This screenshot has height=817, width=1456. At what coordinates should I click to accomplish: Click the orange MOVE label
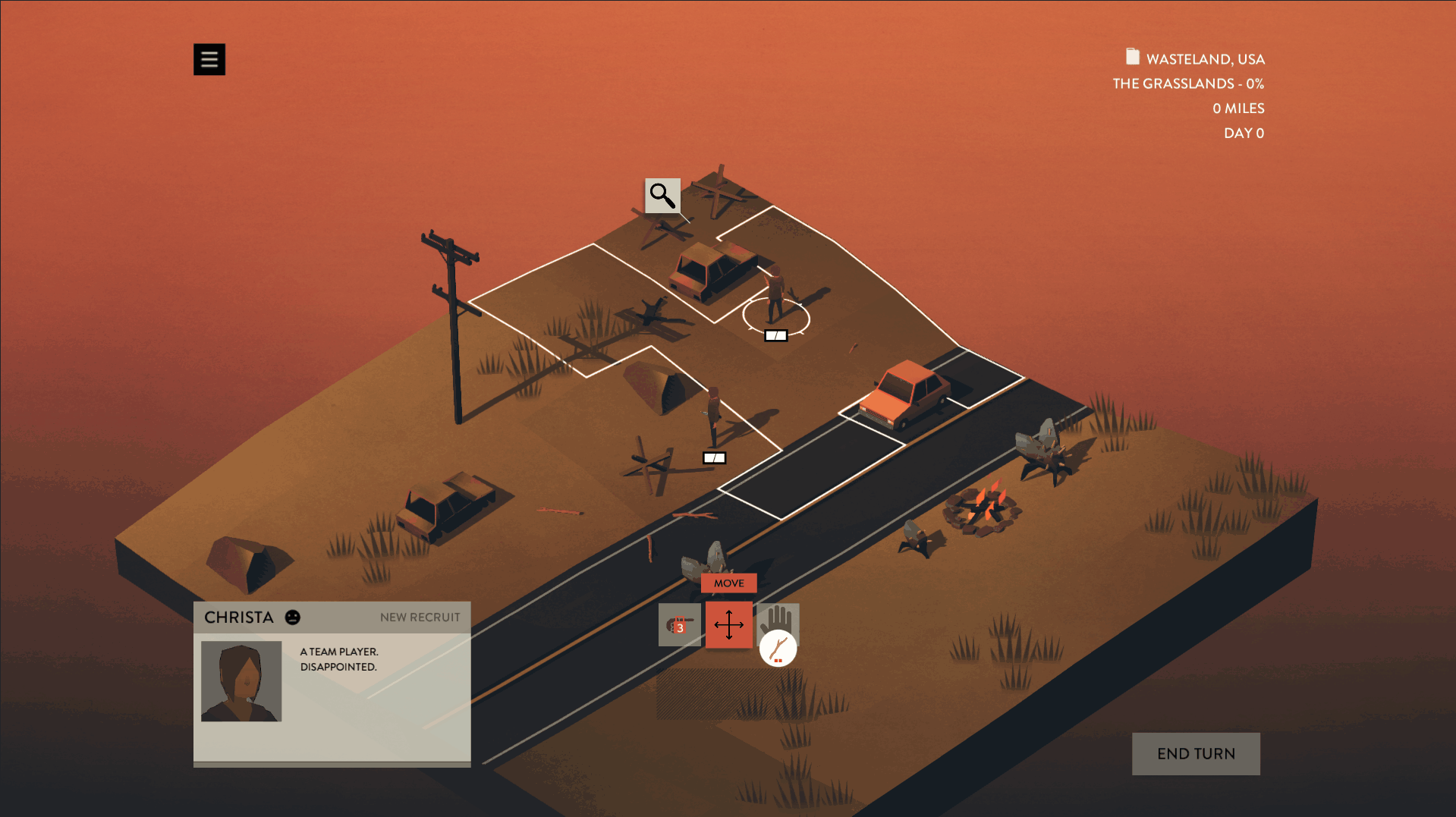point(728,583)
